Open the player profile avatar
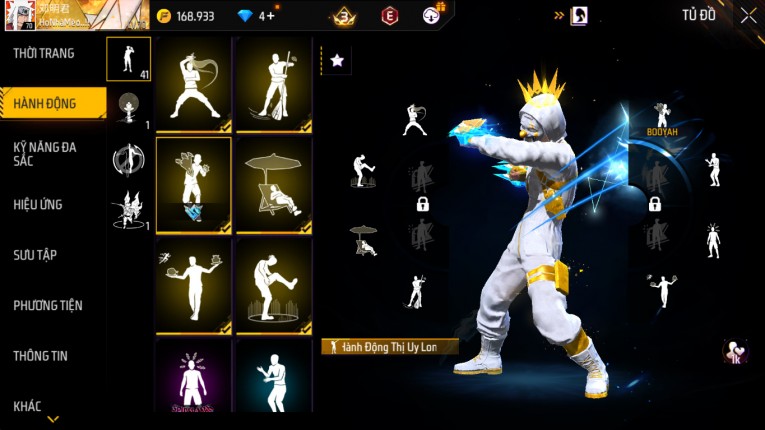 click(x=19, y=15)
